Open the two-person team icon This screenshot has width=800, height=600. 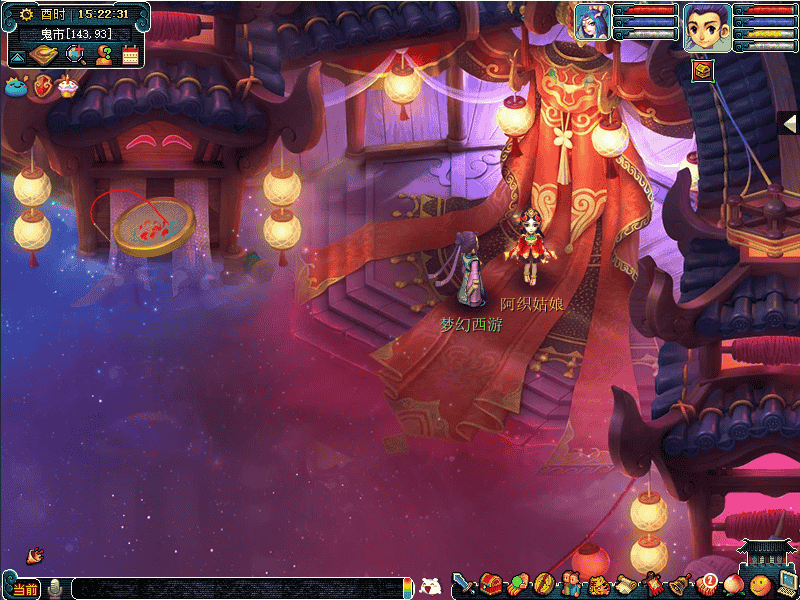tap(571, 583)
